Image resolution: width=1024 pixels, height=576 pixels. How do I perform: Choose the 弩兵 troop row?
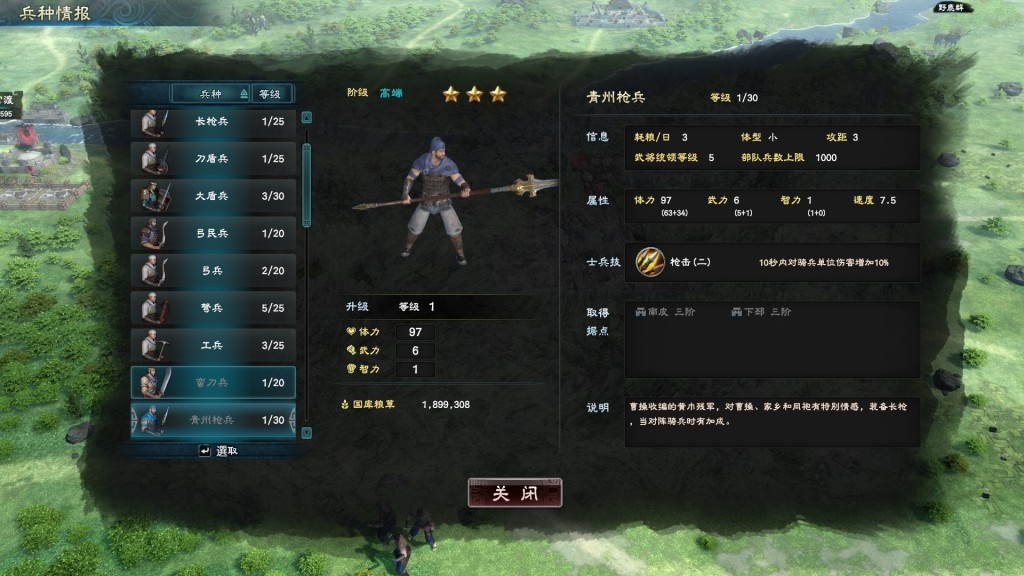(213, 308)
